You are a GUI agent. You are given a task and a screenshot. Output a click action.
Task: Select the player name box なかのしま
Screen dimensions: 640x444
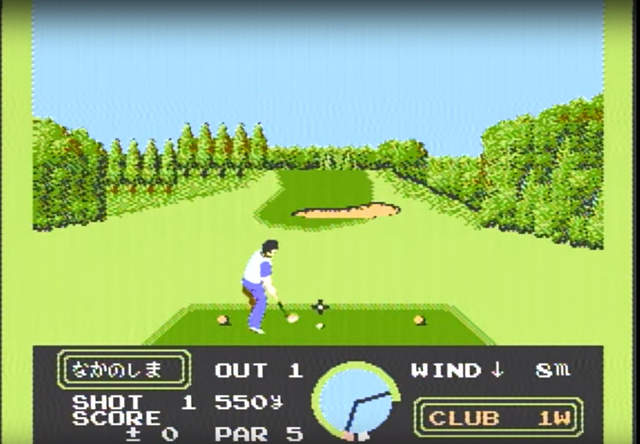pyautogui.click(x=124, y=370)
